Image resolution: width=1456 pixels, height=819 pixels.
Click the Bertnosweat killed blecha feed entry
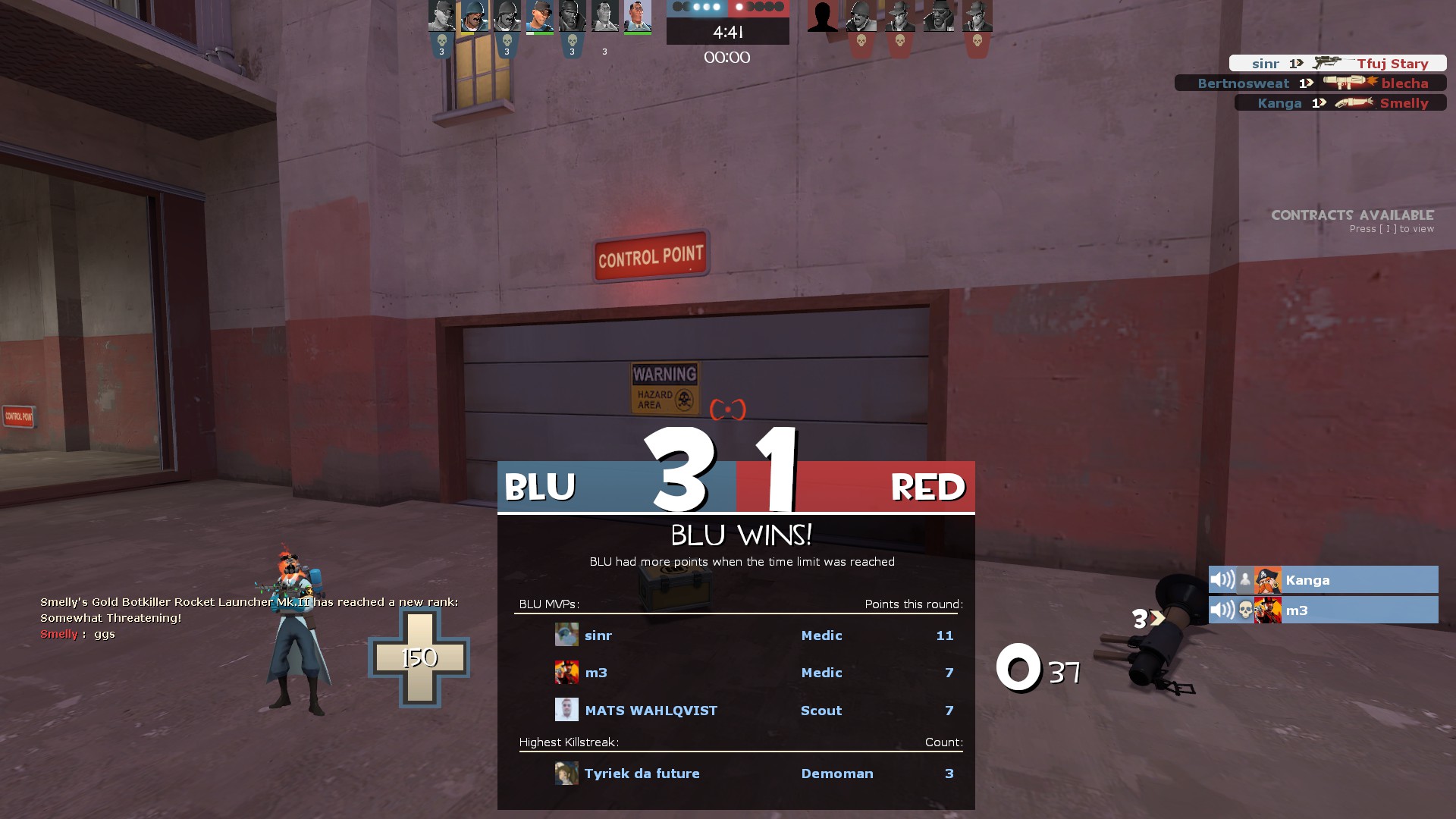pyautogui.click(x=1310, y=83)
